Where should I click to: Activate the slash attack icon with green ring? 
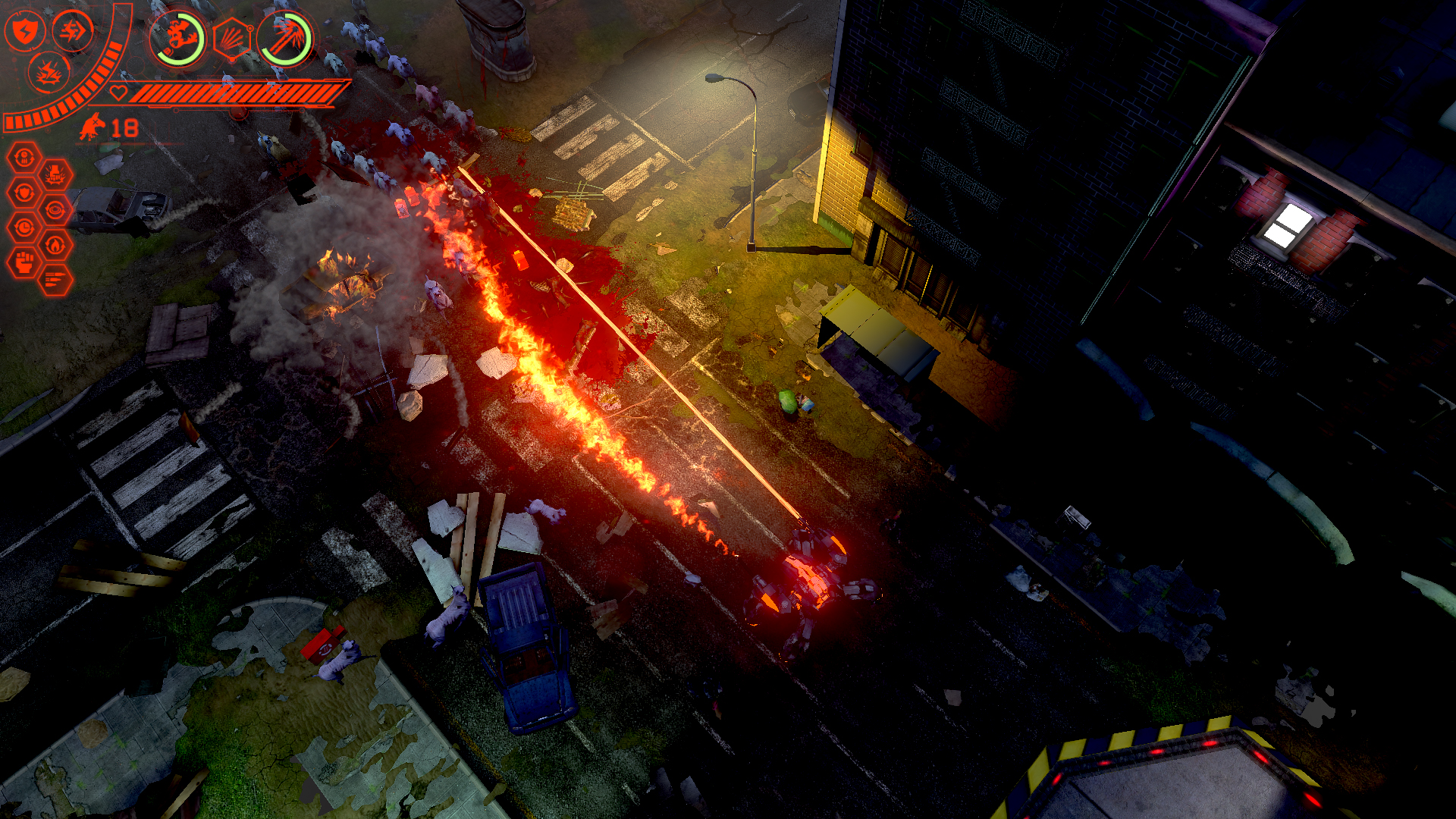tap(287, 38)
